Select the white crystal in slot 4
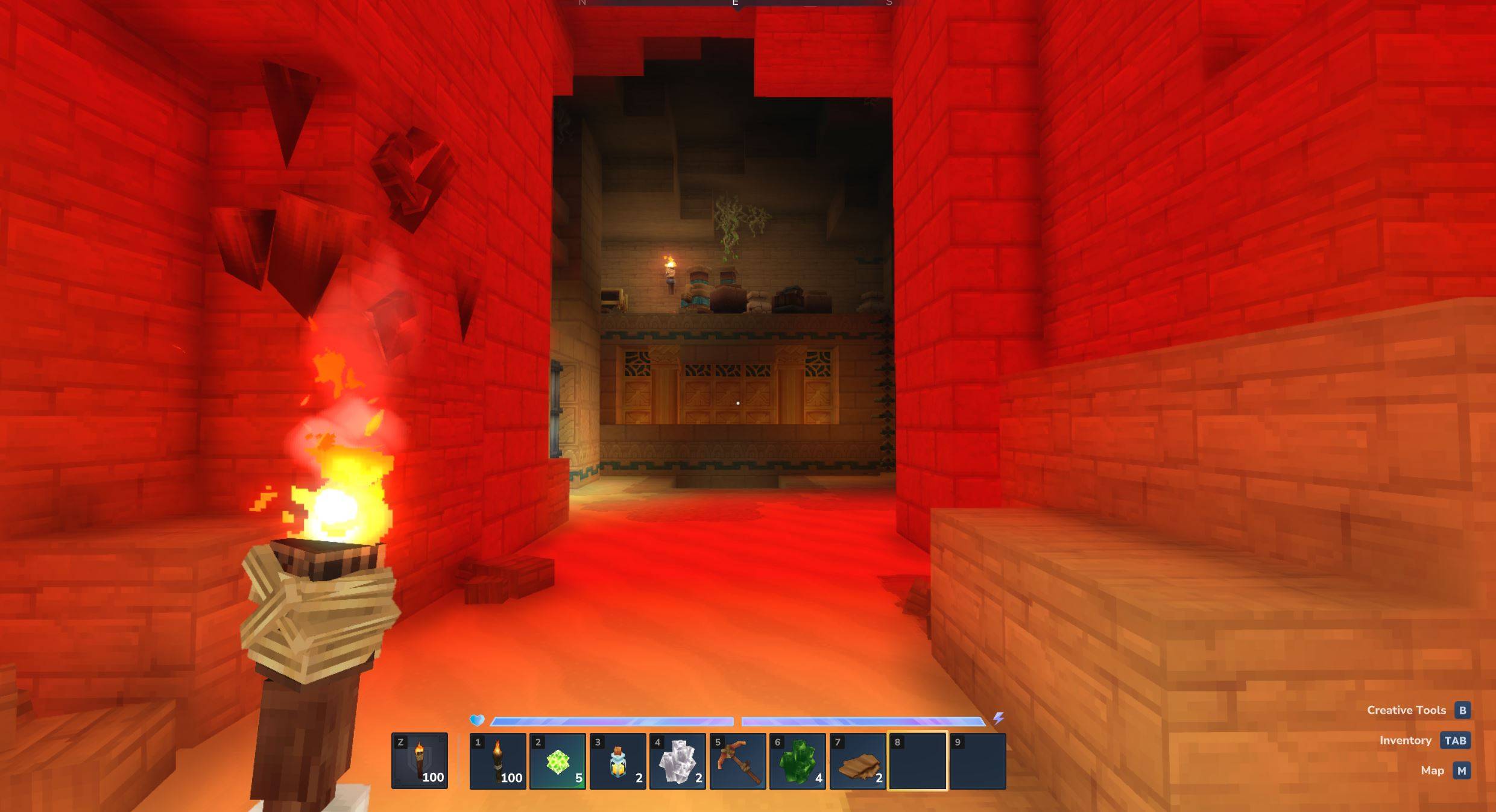The image size is (1496, 812). 678,761
